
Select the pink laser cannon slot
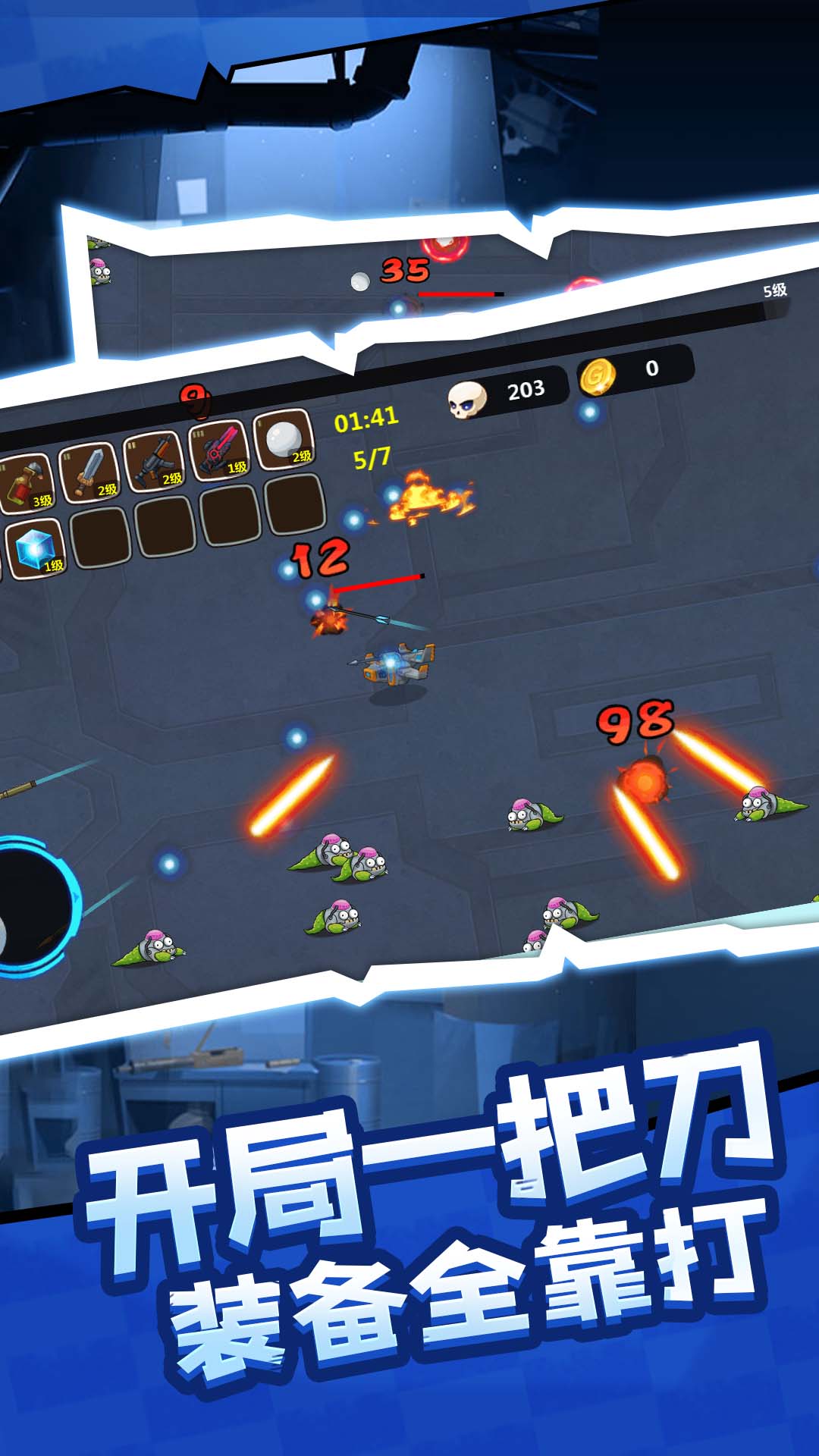tap(219, 449)
